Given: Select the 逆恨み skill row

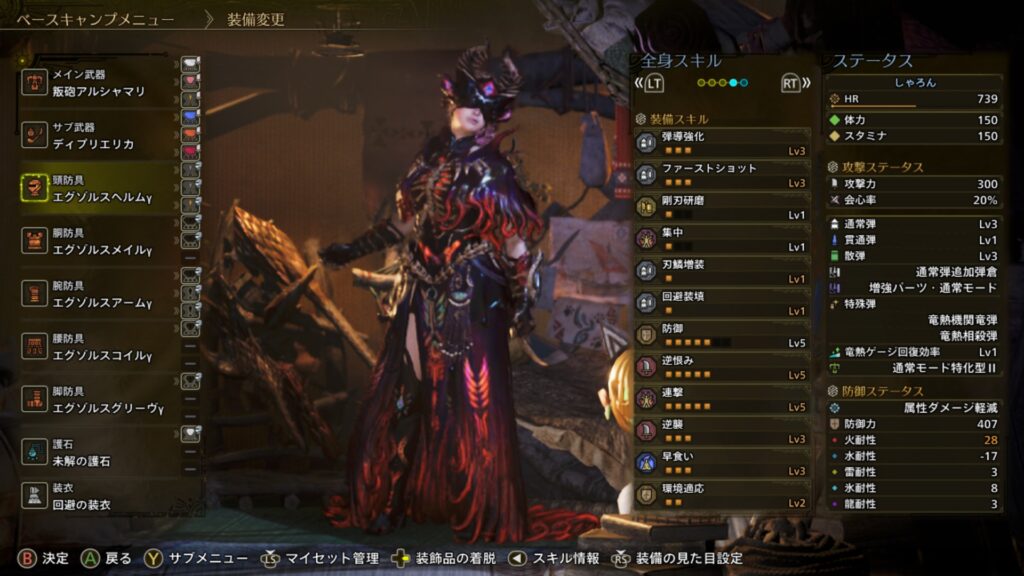Looking at the screenshot, I should (x=722, y=367).
